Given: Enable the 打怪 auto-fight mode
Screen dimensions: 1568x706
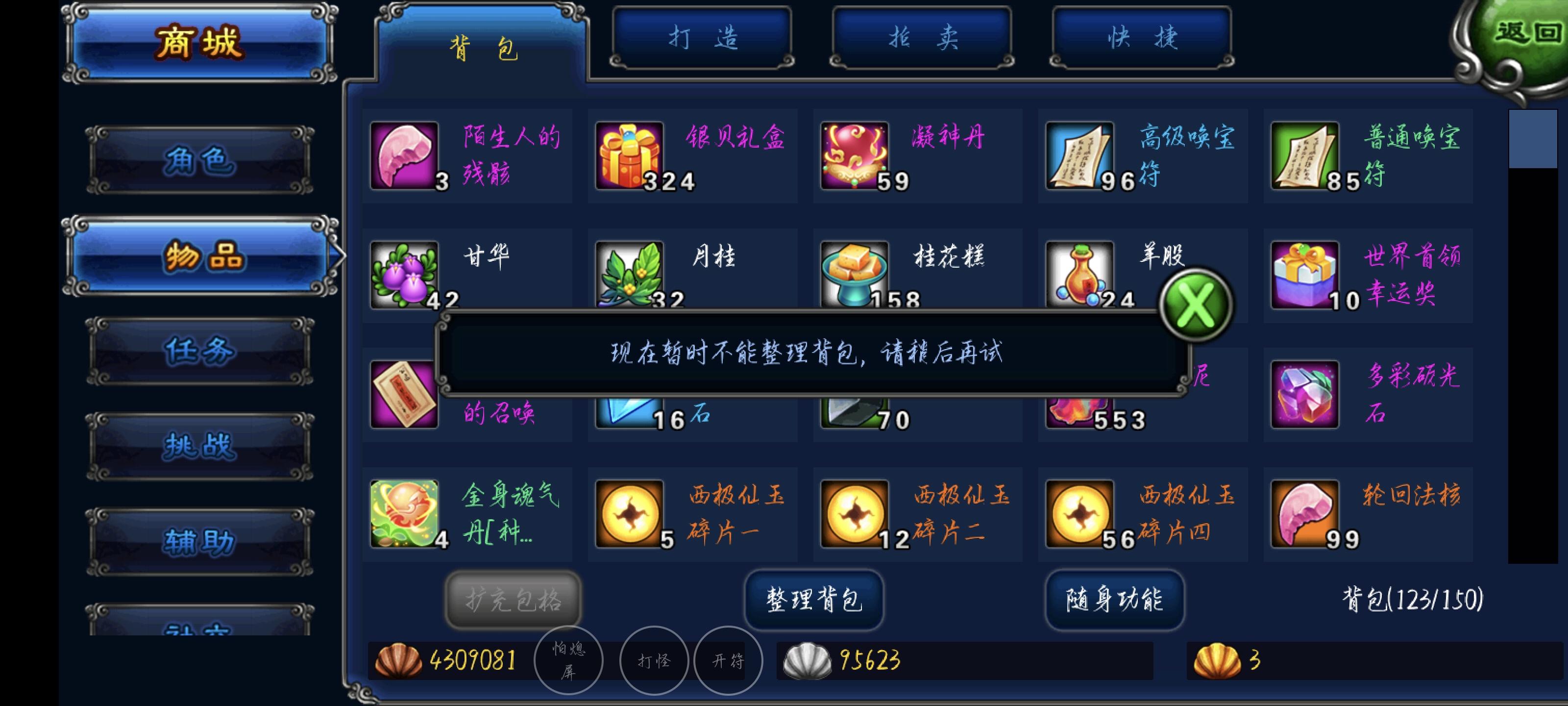Looking at the screenshot, I should 654,660.
